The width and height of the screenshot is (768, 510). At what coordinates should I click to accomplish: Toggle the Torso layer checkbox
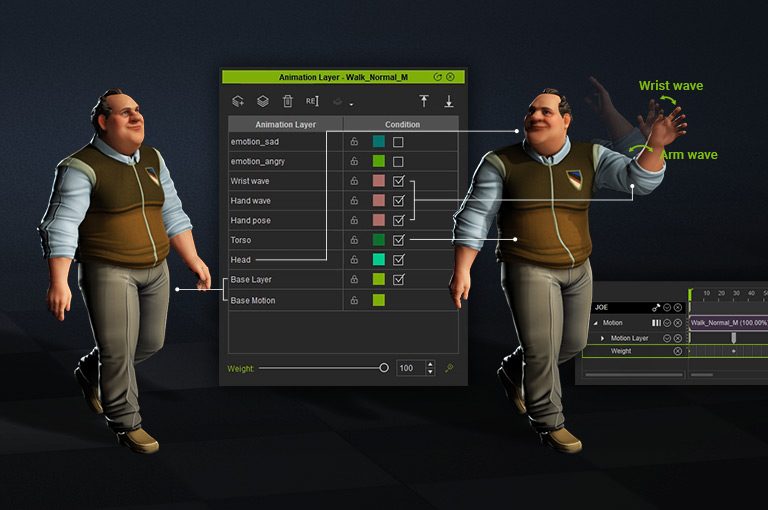click(x=398, y=240)
